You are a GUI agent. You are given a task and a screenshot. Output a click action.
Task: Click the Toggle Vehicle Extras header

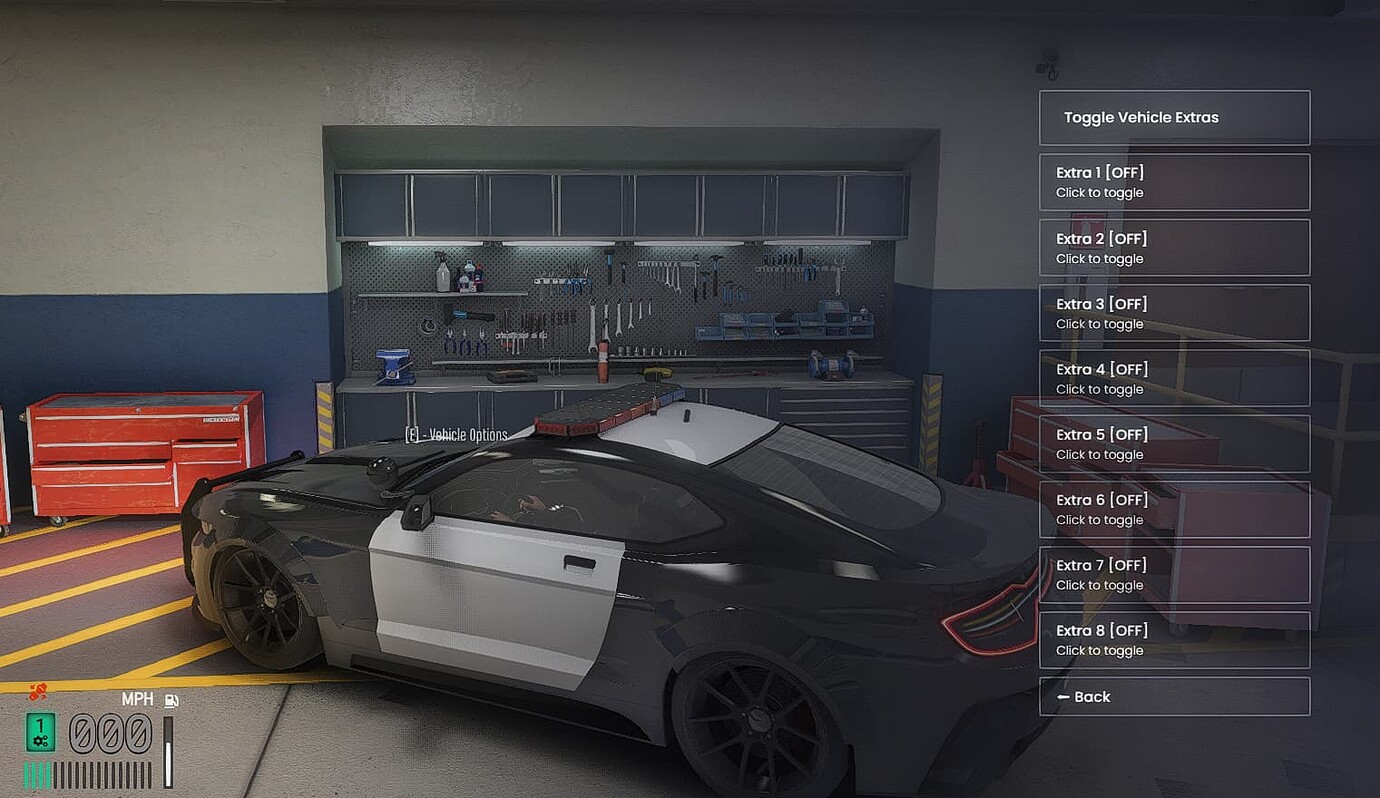[1174, 117]
